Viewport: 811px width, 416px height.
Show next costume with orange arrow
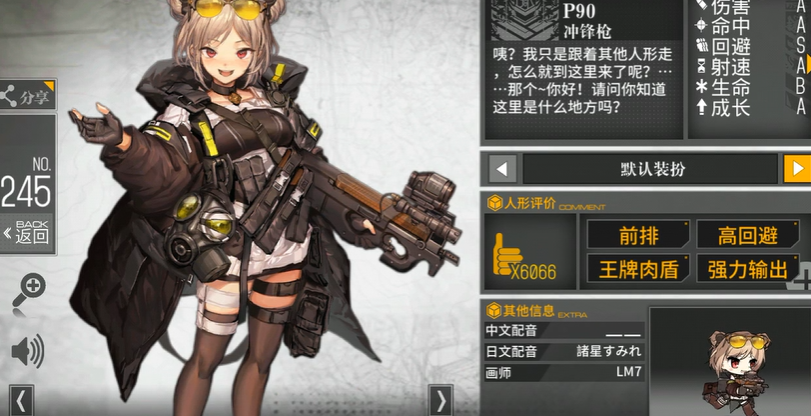[795, 168]
